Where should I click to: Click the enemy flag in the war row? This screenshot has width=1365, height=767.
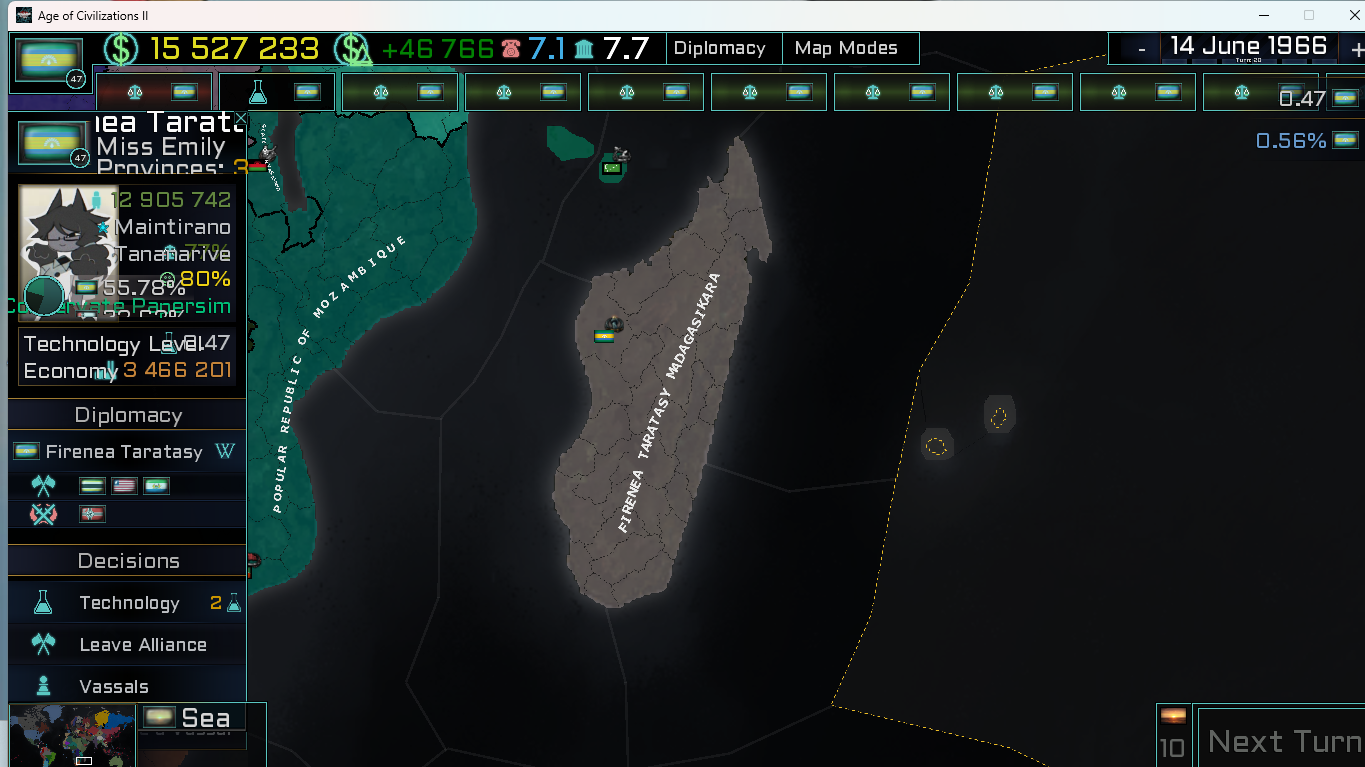(x=92, y=514)
